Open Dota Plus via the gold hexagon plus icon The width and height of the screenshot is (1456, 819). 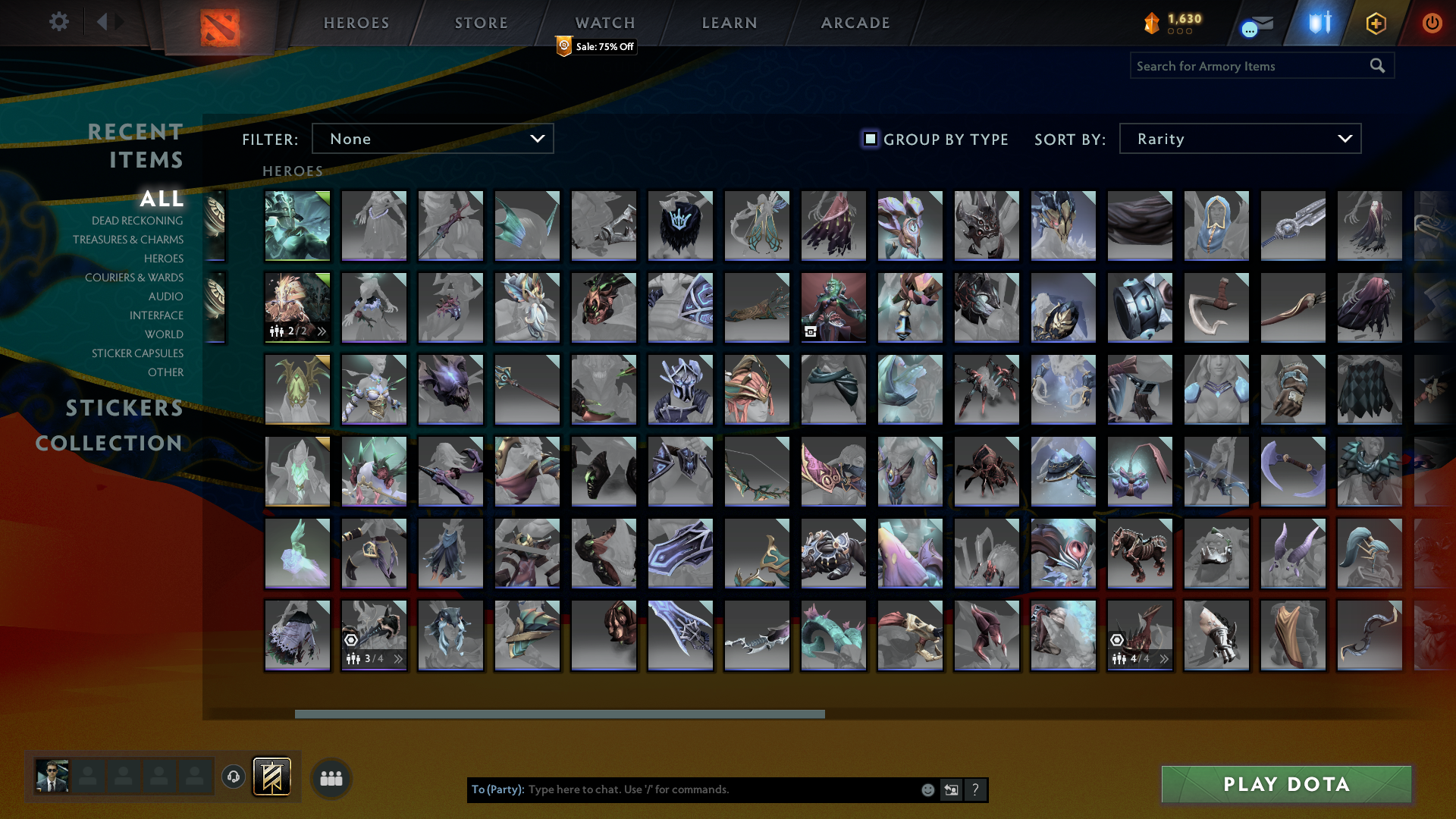coord(1376,24)
